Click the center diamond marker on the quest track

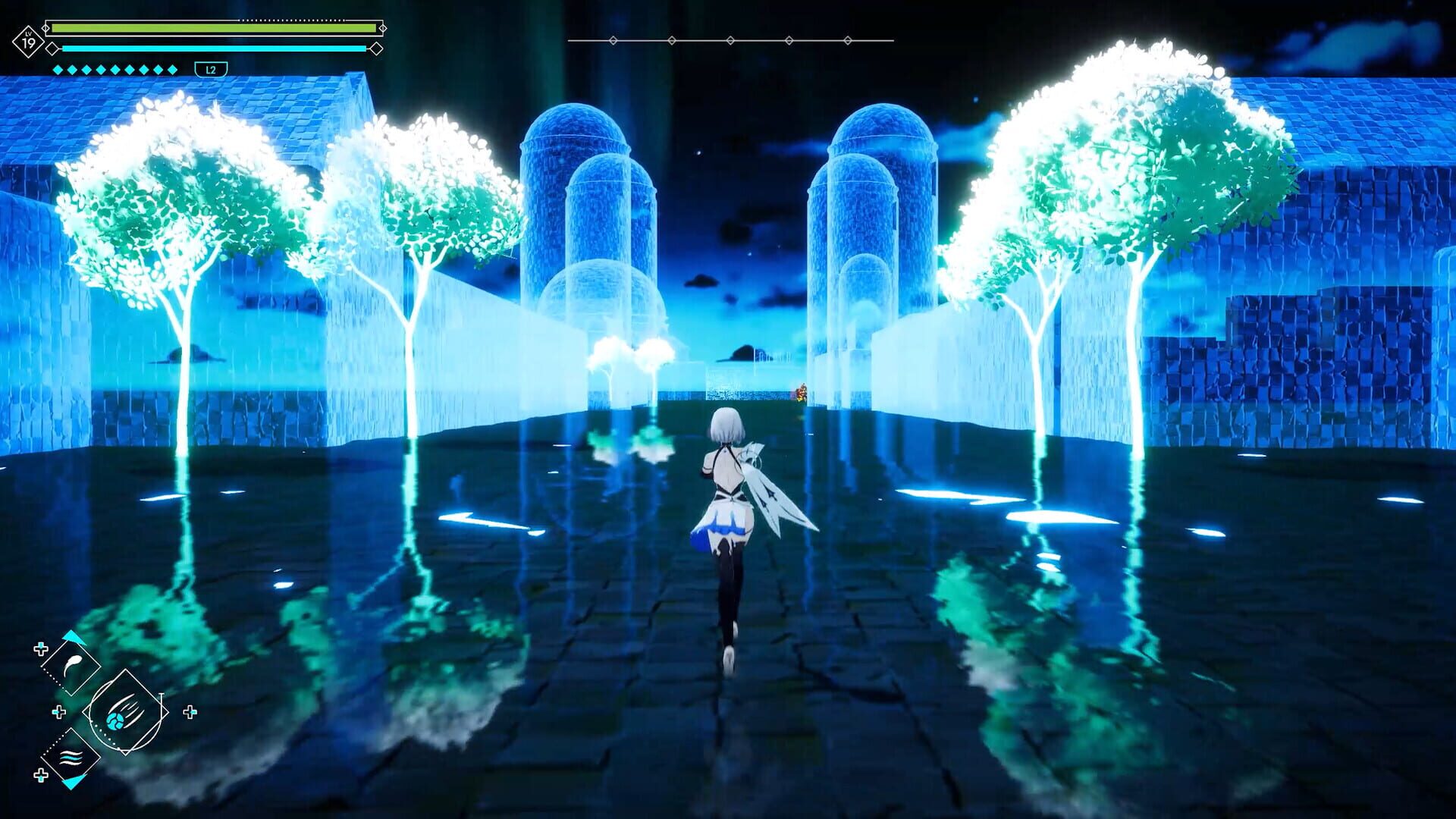pos(730,40)
